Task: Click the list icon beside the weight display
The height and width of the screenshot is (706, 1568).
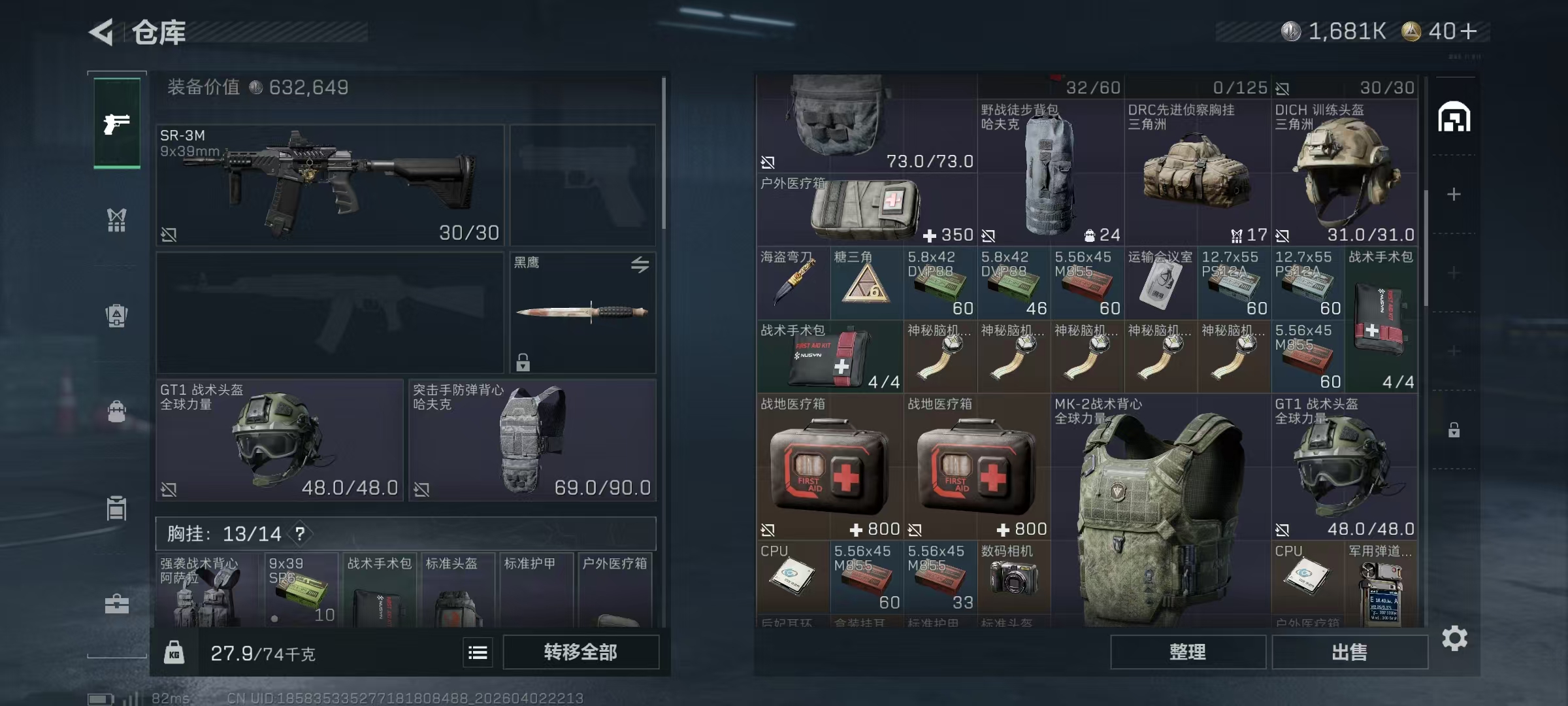Action: tap(477, 652)
